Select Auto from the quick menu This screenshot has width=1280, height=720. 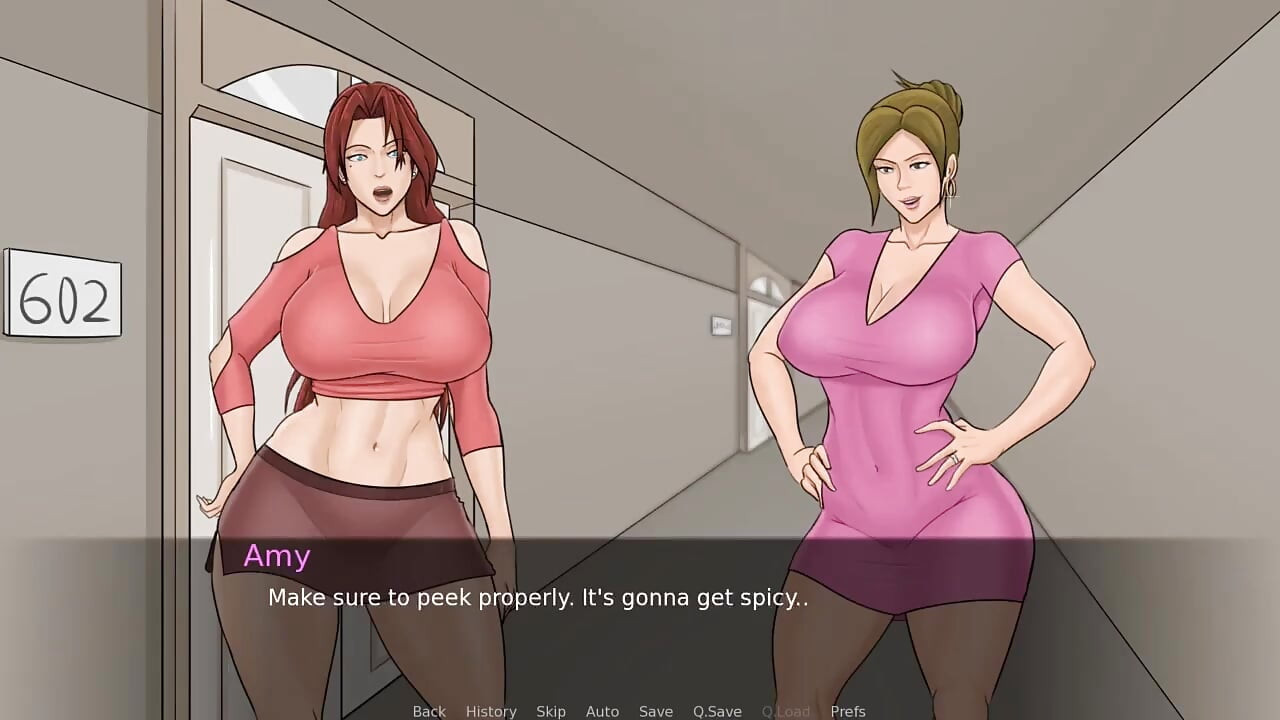pos(602,711)
